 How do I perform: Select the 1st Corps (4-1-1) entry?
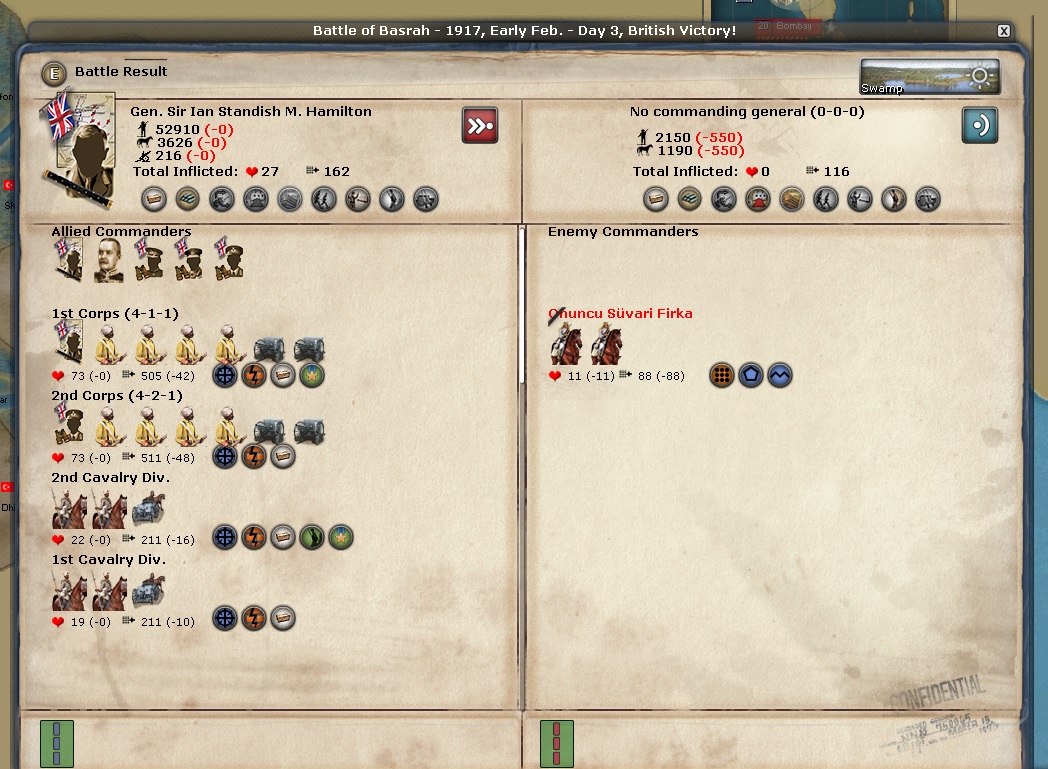tap(115, 314)
